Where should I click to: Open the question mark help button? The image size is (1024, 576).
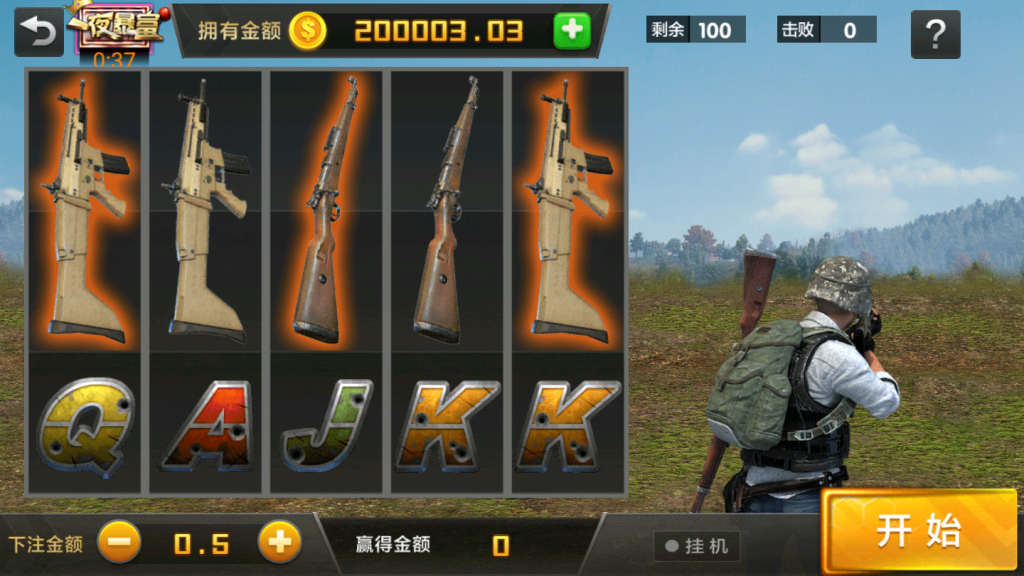click(x=935, y=35)
